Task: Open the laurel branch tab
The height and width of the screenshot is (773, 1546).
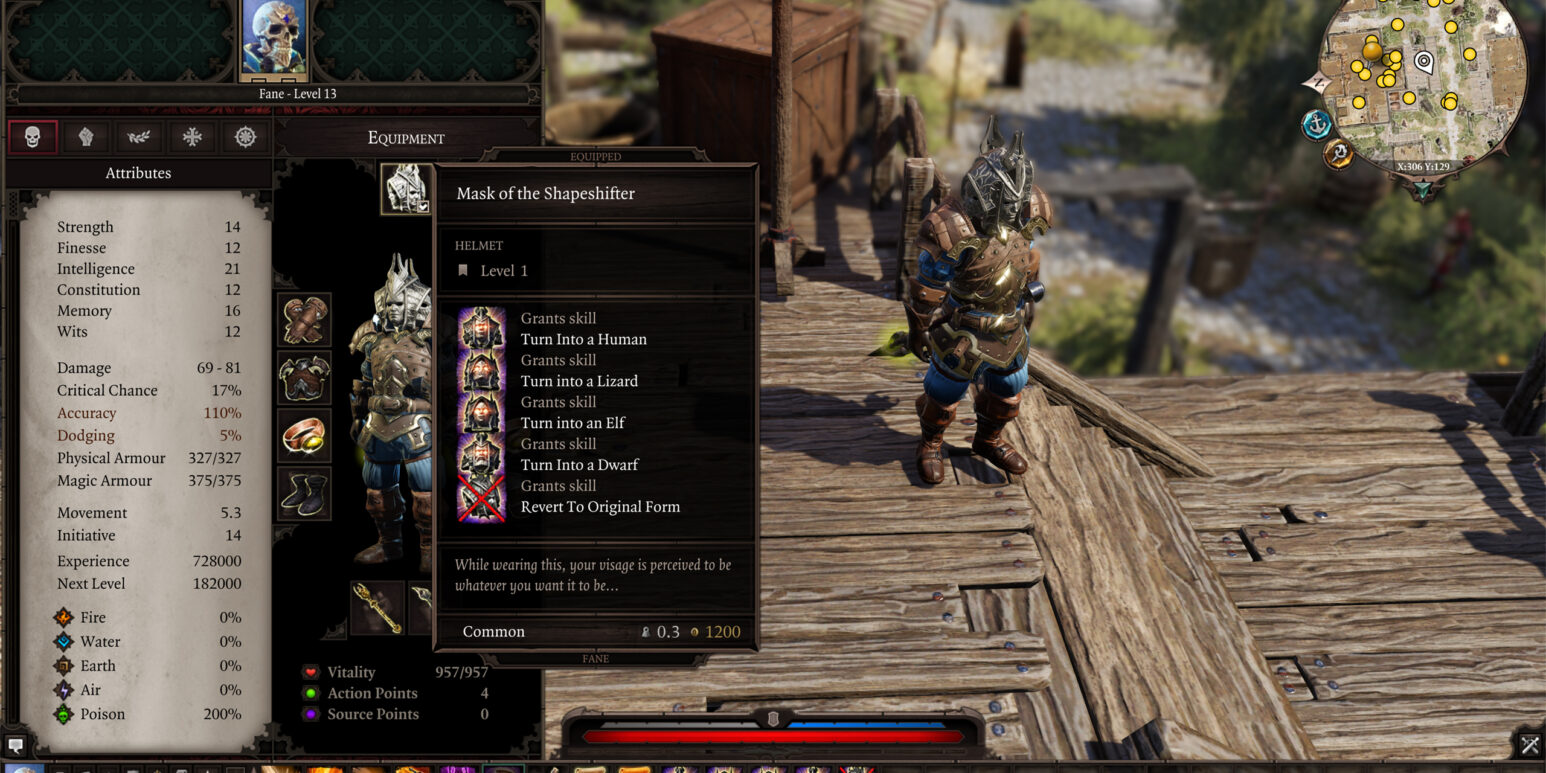Action: (139, 137)
